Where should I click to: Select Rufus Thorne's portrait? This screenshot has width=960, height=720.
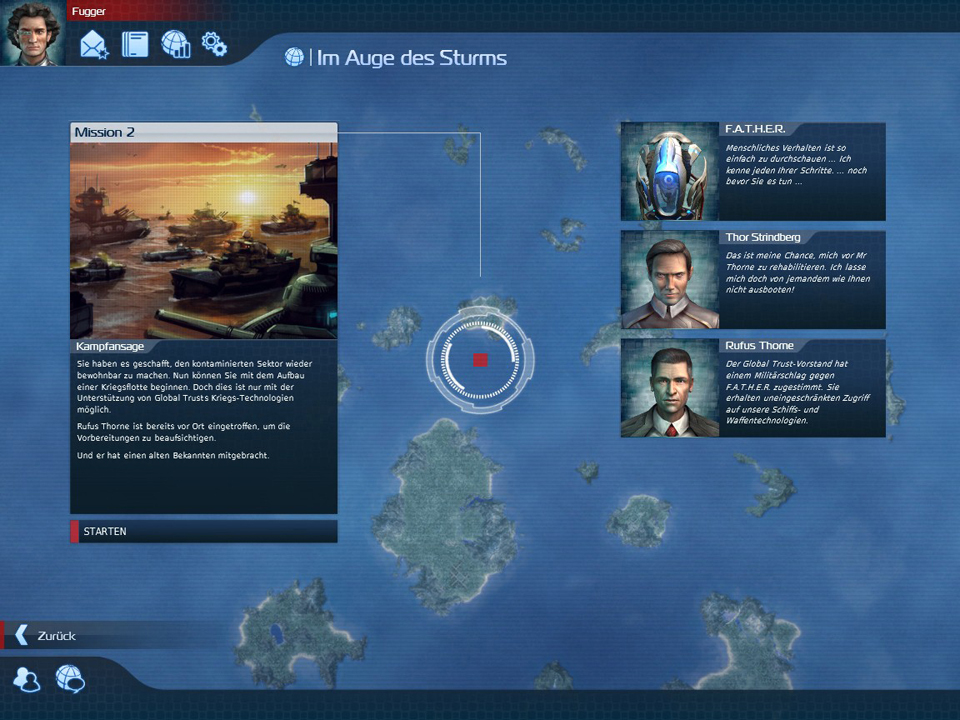click(670, 388)
